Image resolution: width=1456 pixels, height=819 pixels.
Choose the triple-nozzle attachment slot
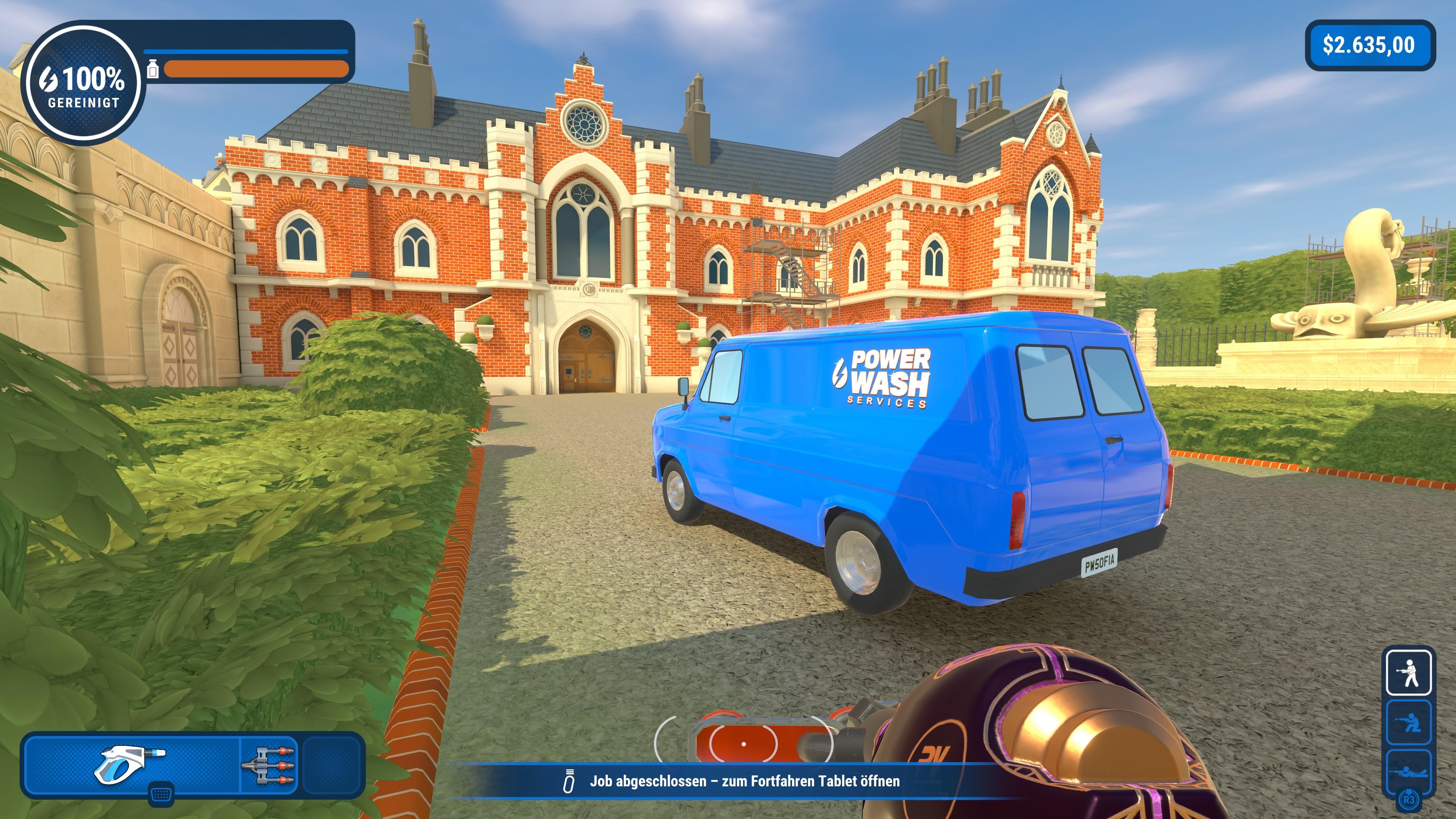coord(269,765)
